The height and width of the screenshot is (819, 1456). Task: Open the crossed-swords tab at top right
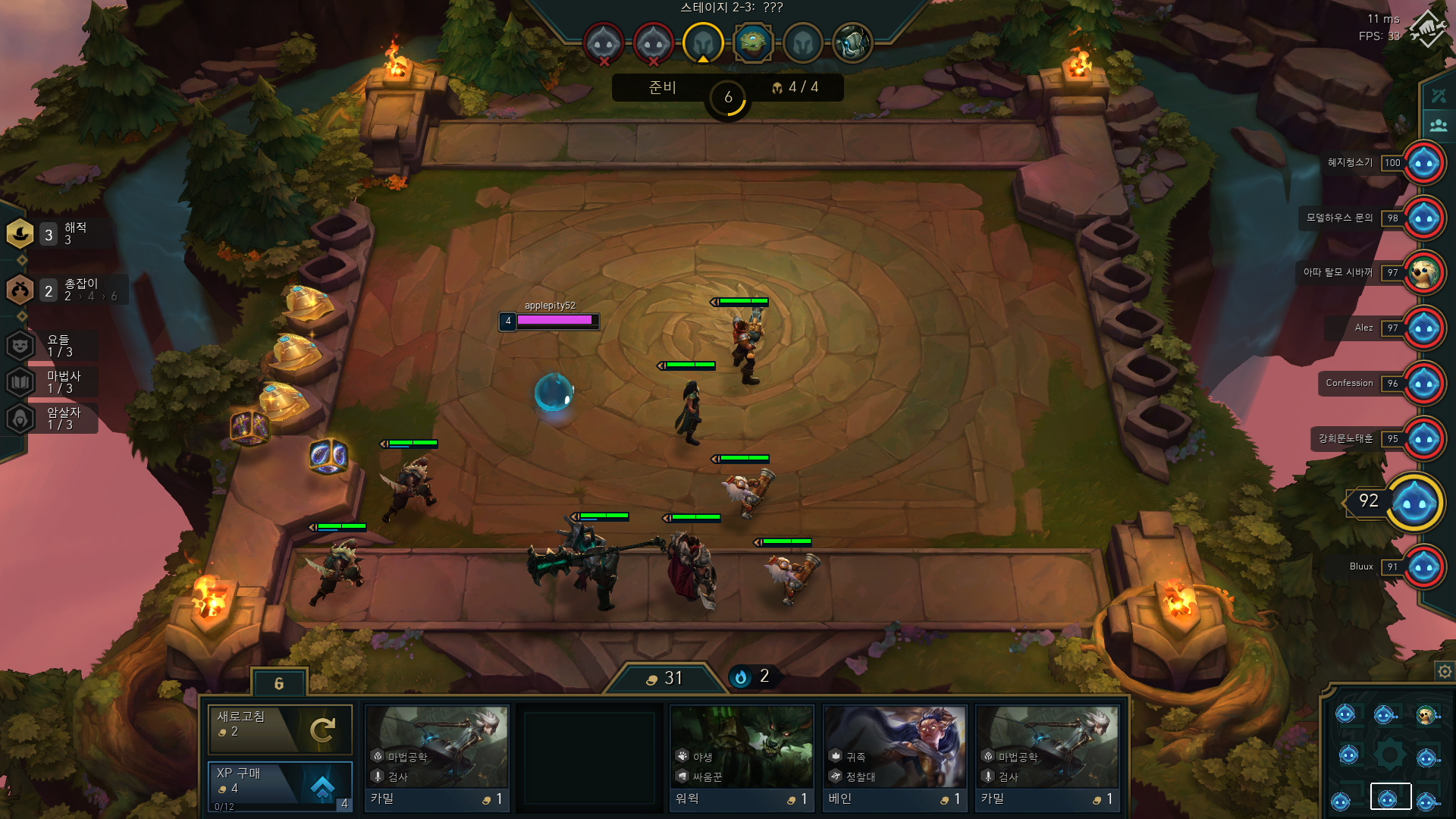pyautogui.click(x=1438, y=96)
